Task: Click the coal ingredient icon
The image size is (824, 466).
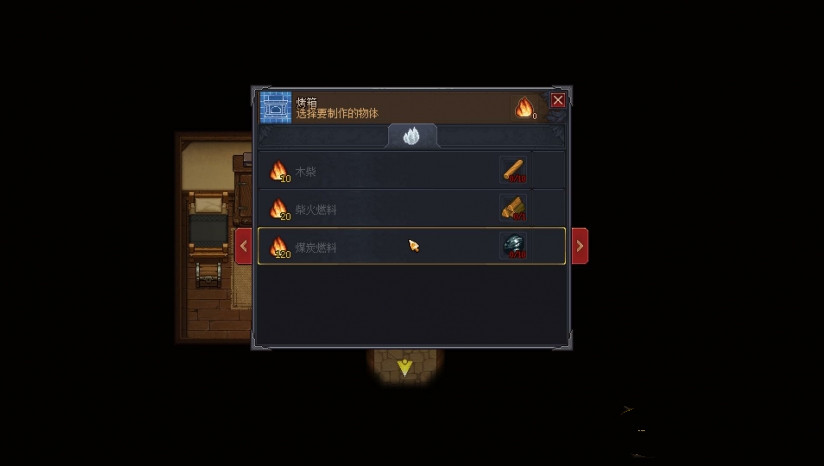Action: (x=514, y=246)
